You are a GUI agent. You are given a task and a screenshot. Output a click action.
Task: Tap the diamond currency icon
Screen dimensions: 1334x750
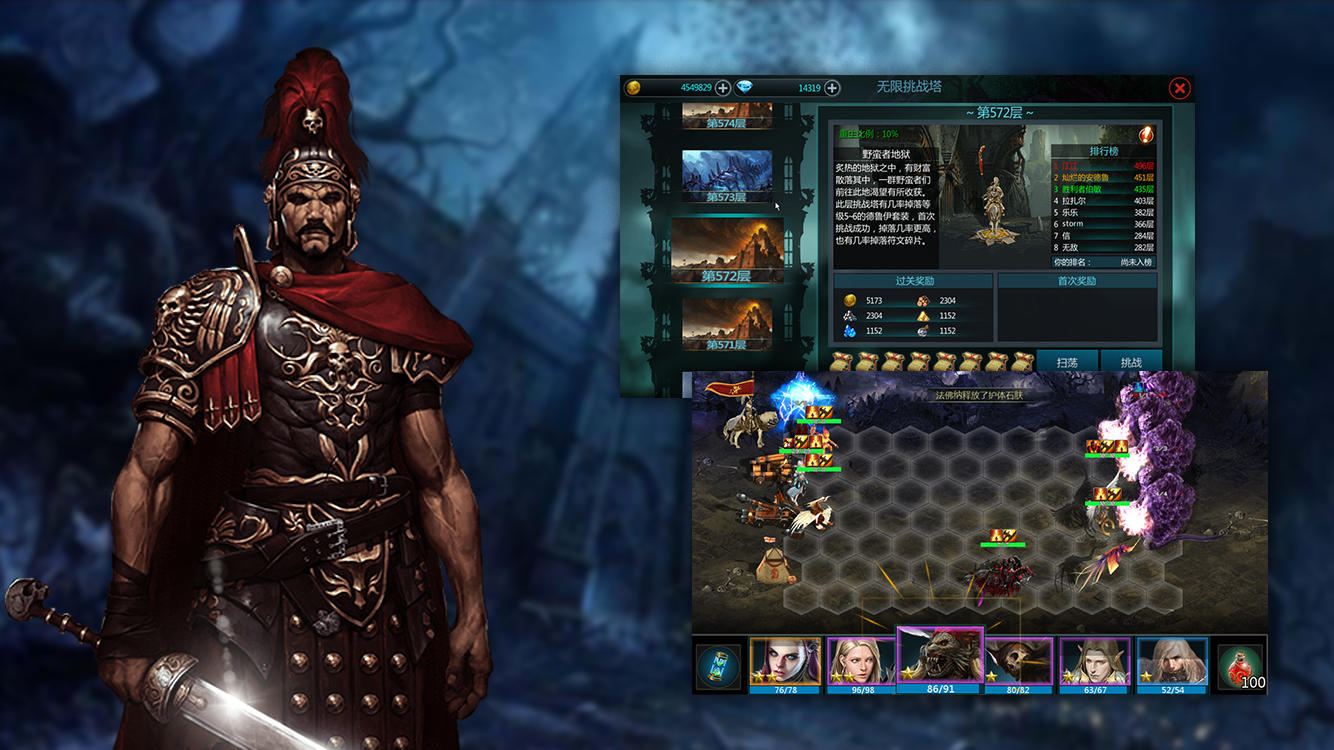746,88
